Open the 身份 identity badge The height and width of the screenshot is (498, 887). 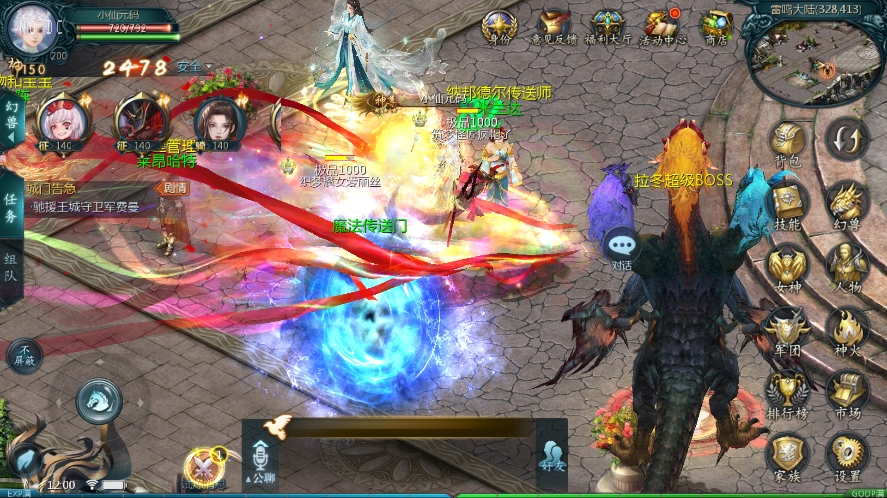[x=498, y=26]
